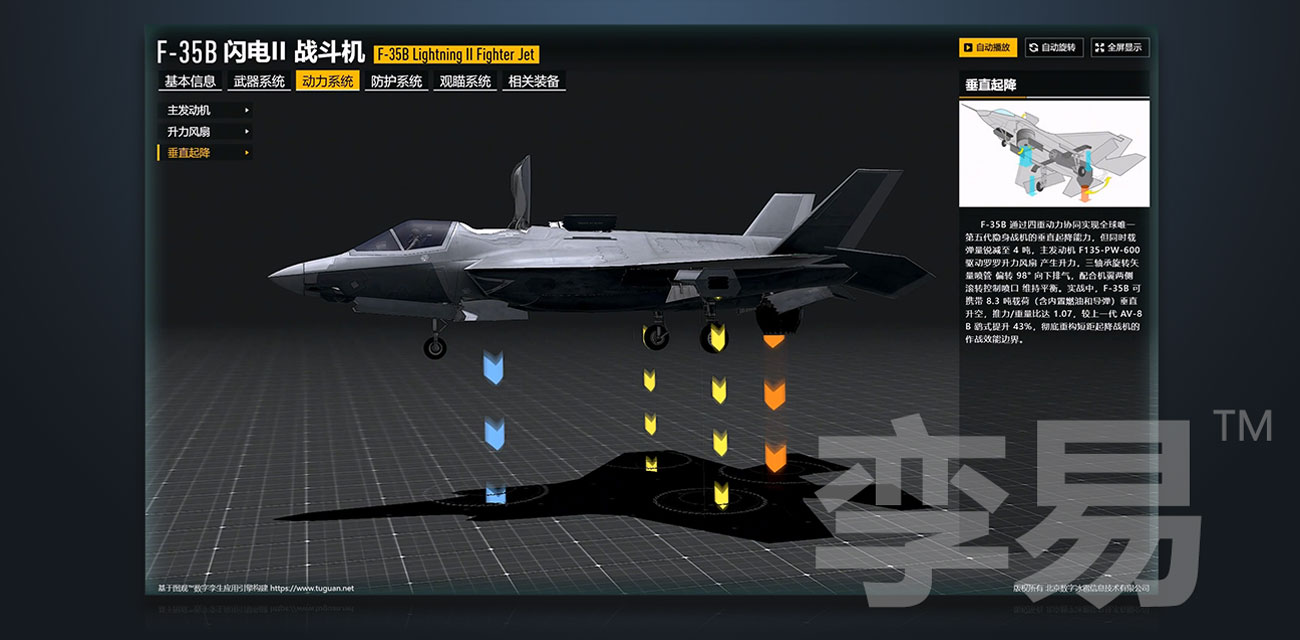
Task: Choose 主发动机 in the side menu
Action: pos(205,110)
